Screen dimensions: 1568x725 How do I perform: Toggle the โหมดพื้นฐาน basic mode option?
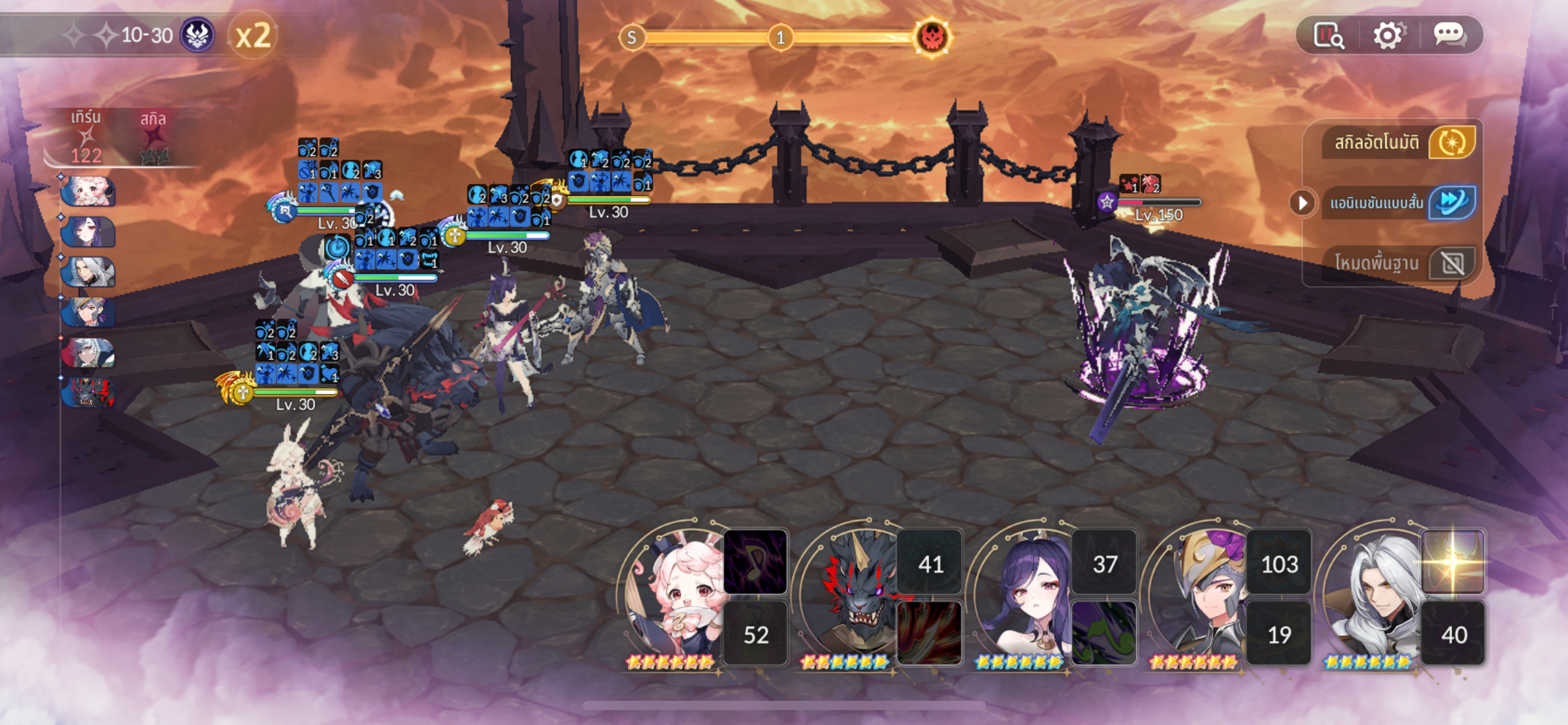(x=1452, y=263)
